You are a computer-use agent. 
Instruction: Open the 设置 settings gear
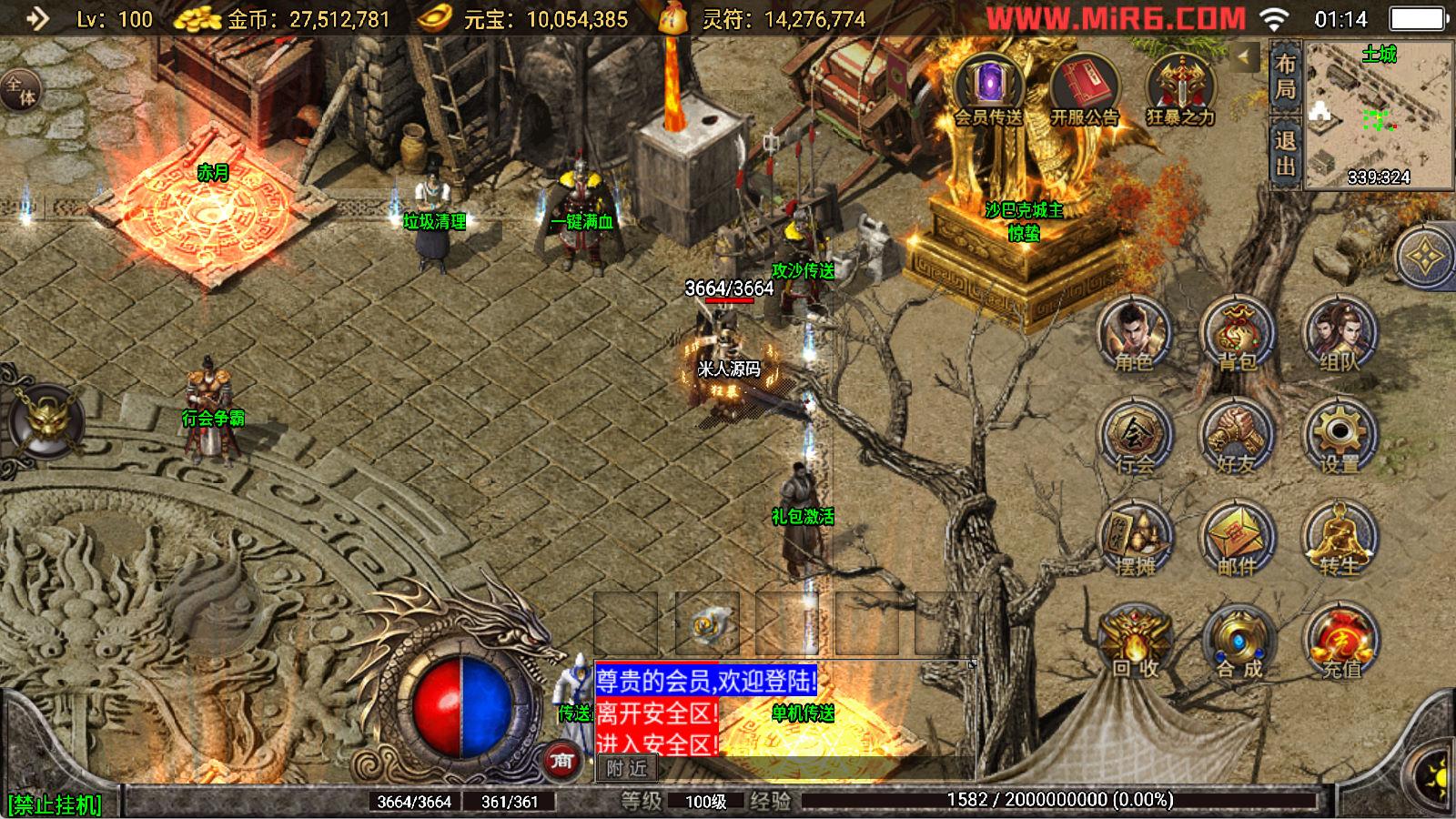click(x=1340, y=438)
